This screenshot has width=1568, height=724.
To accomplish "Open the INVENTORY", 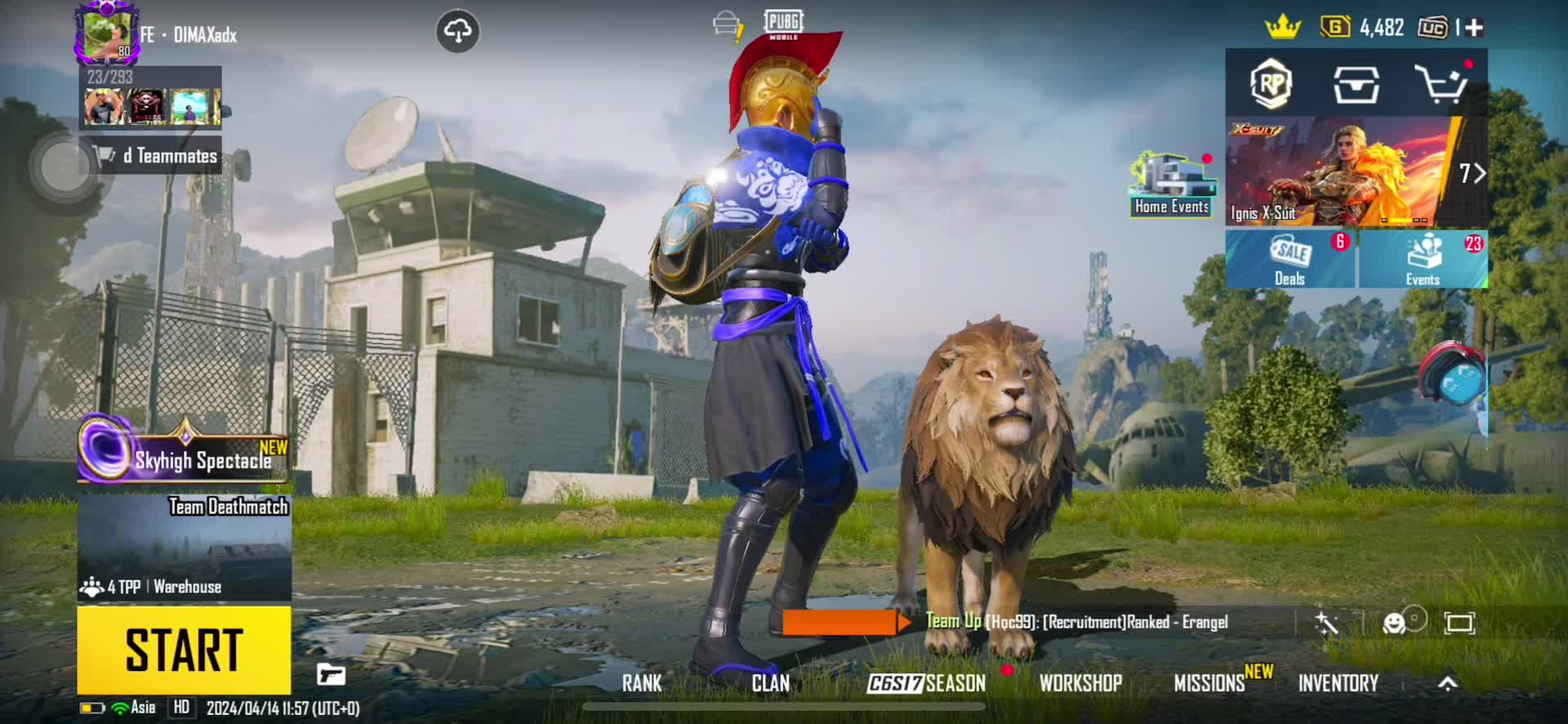I will [1338, 683].
